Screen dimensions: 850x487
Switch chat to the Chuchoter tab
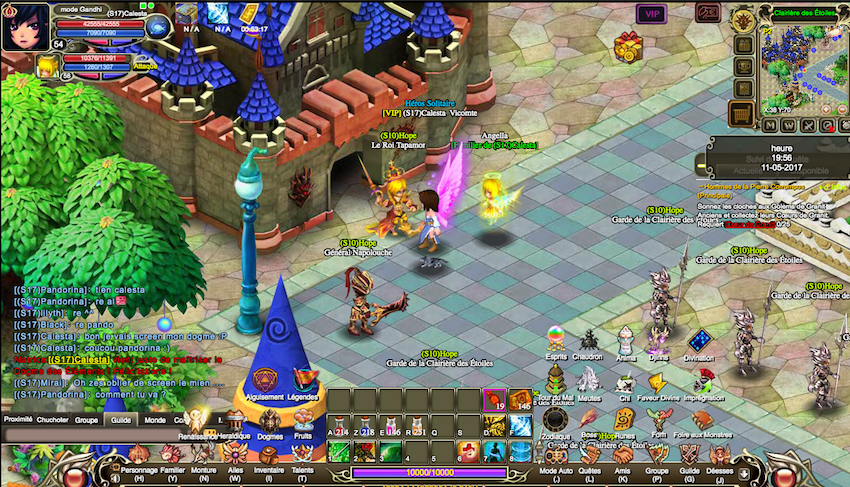click(52, 421)
